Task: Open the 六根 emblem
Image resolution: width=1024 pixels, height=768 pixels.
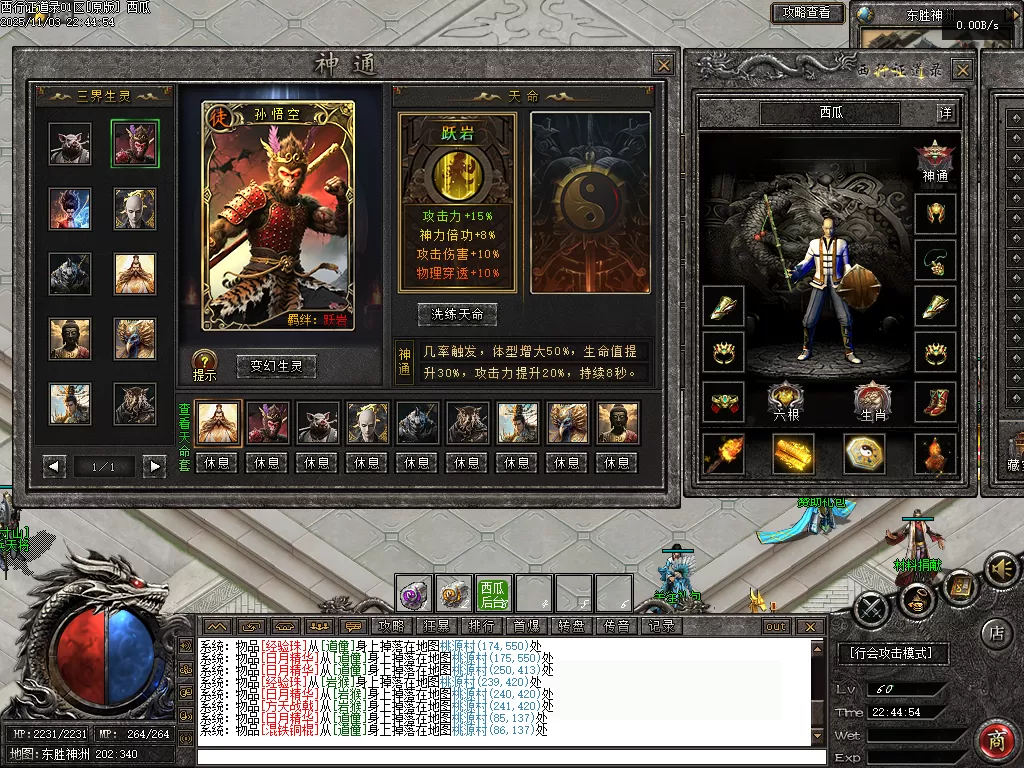Action: pos(787,401)
